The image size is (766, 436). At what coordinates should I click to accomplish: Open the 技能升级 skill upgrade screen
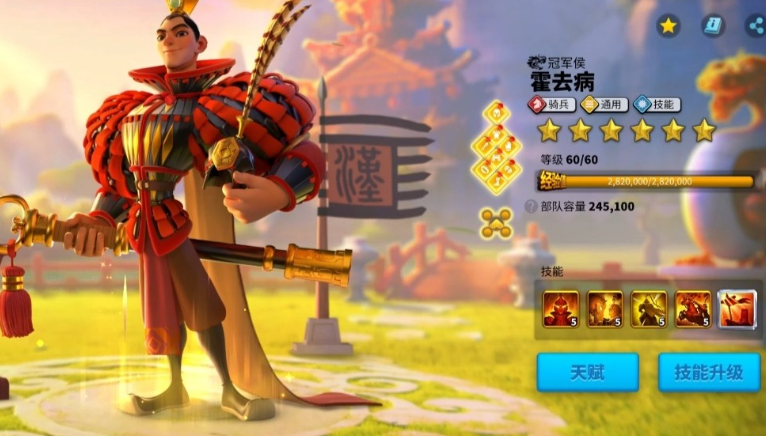point(708,372)
